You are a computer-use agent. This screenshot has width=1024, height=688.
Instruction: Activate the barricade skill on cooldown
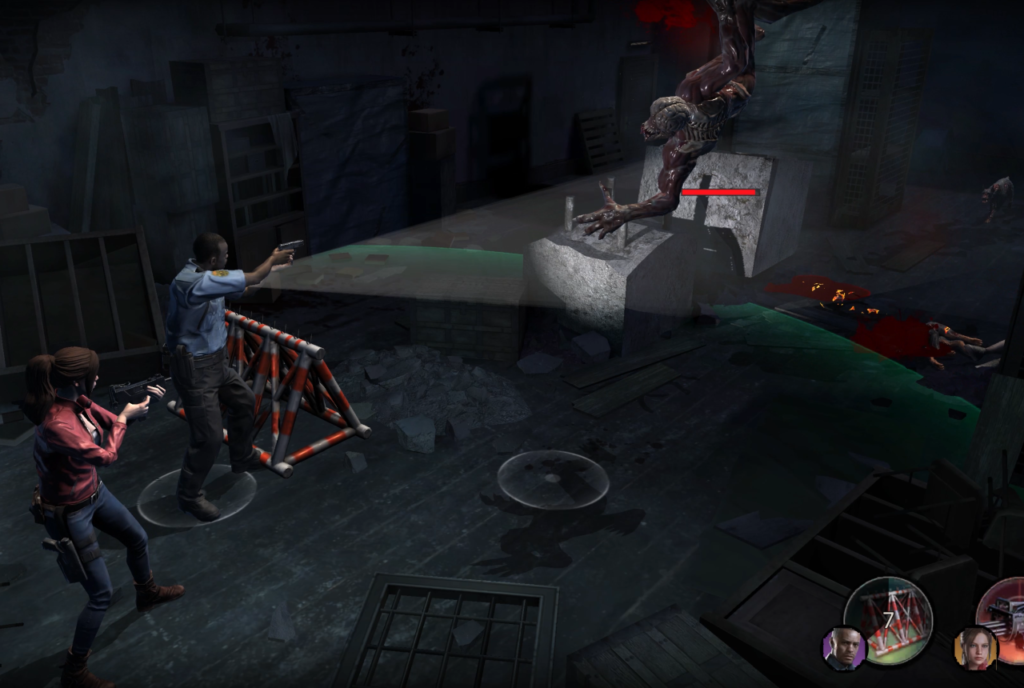(x=888, y=620)
